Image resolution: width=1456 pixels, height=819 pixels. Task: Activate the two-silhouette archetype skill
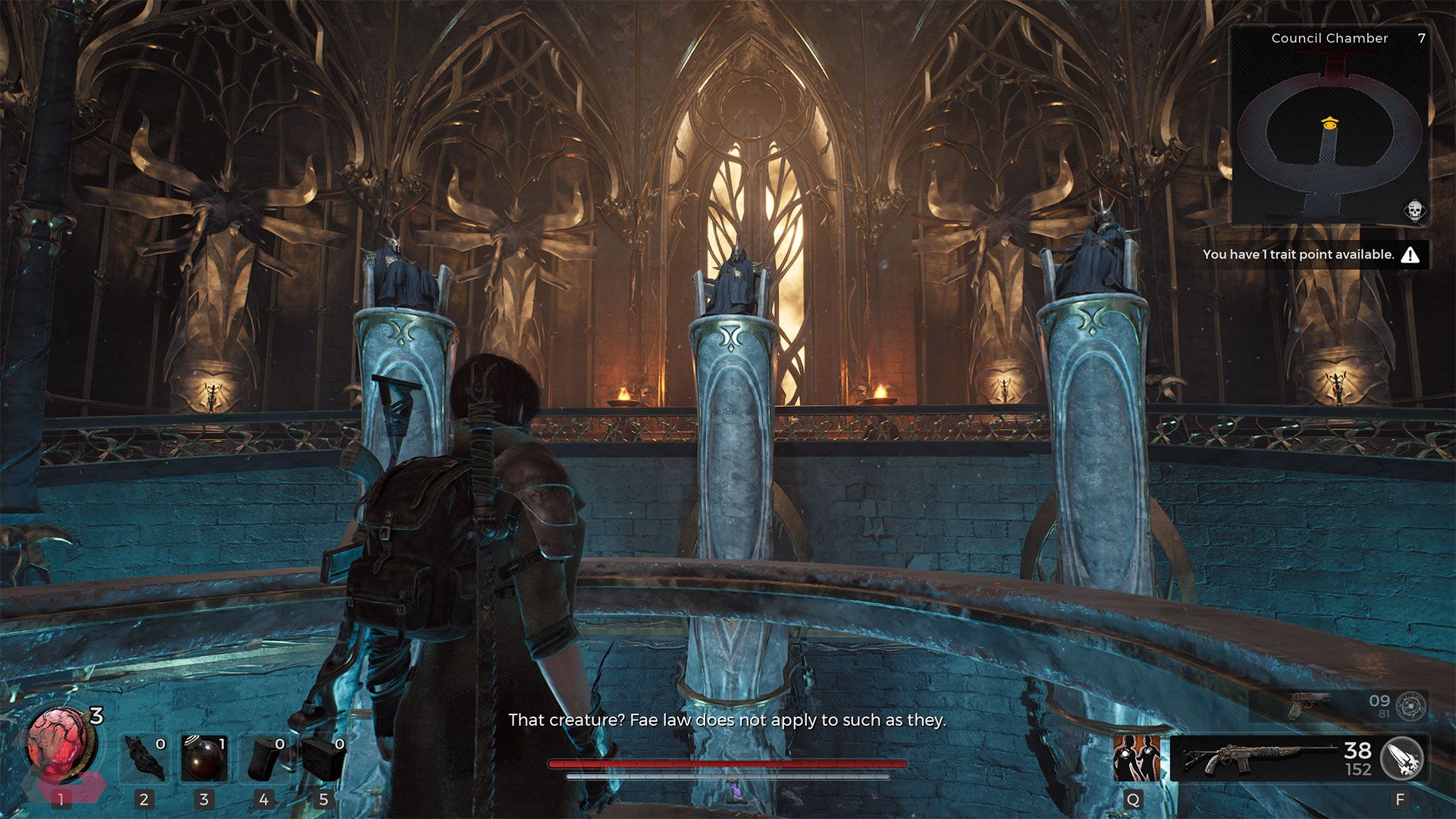(x=1135, y=757)
